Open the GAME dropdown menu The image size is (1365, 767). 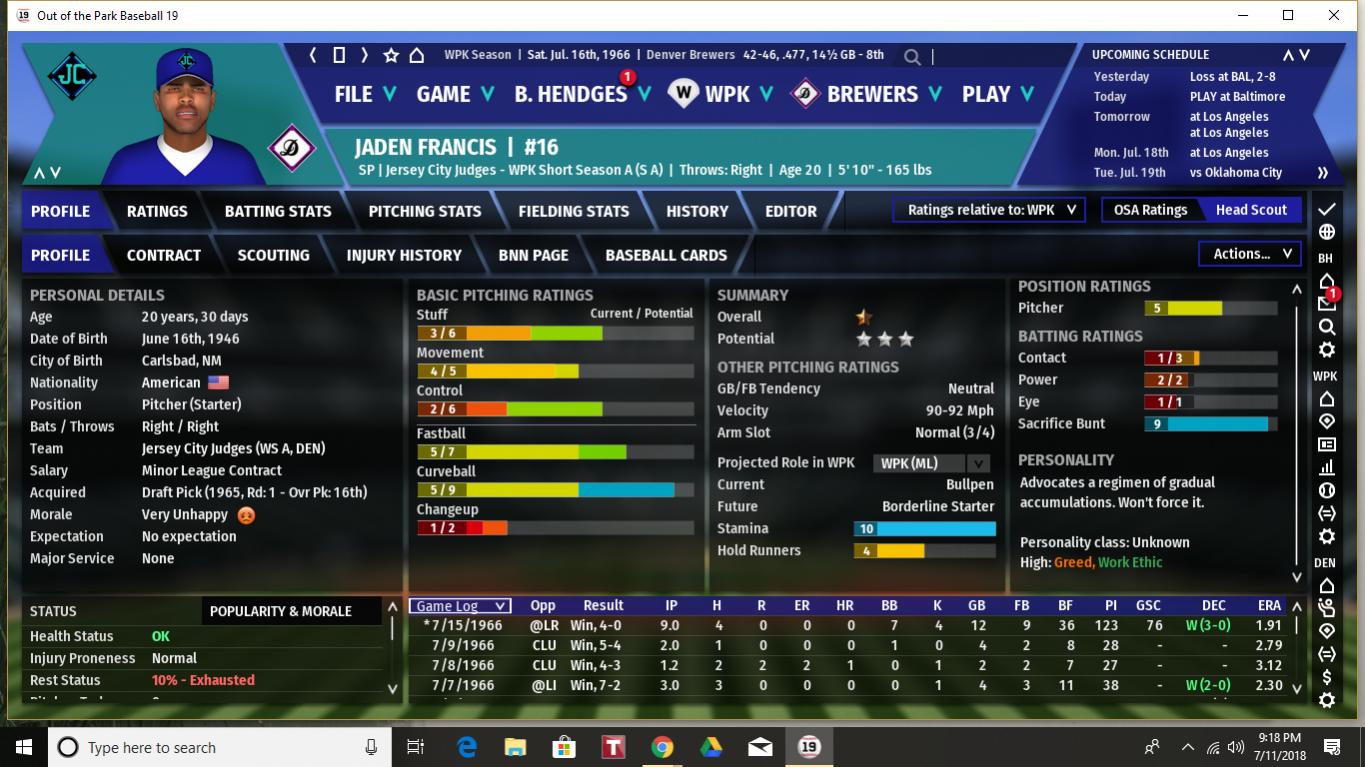(455, 94)
